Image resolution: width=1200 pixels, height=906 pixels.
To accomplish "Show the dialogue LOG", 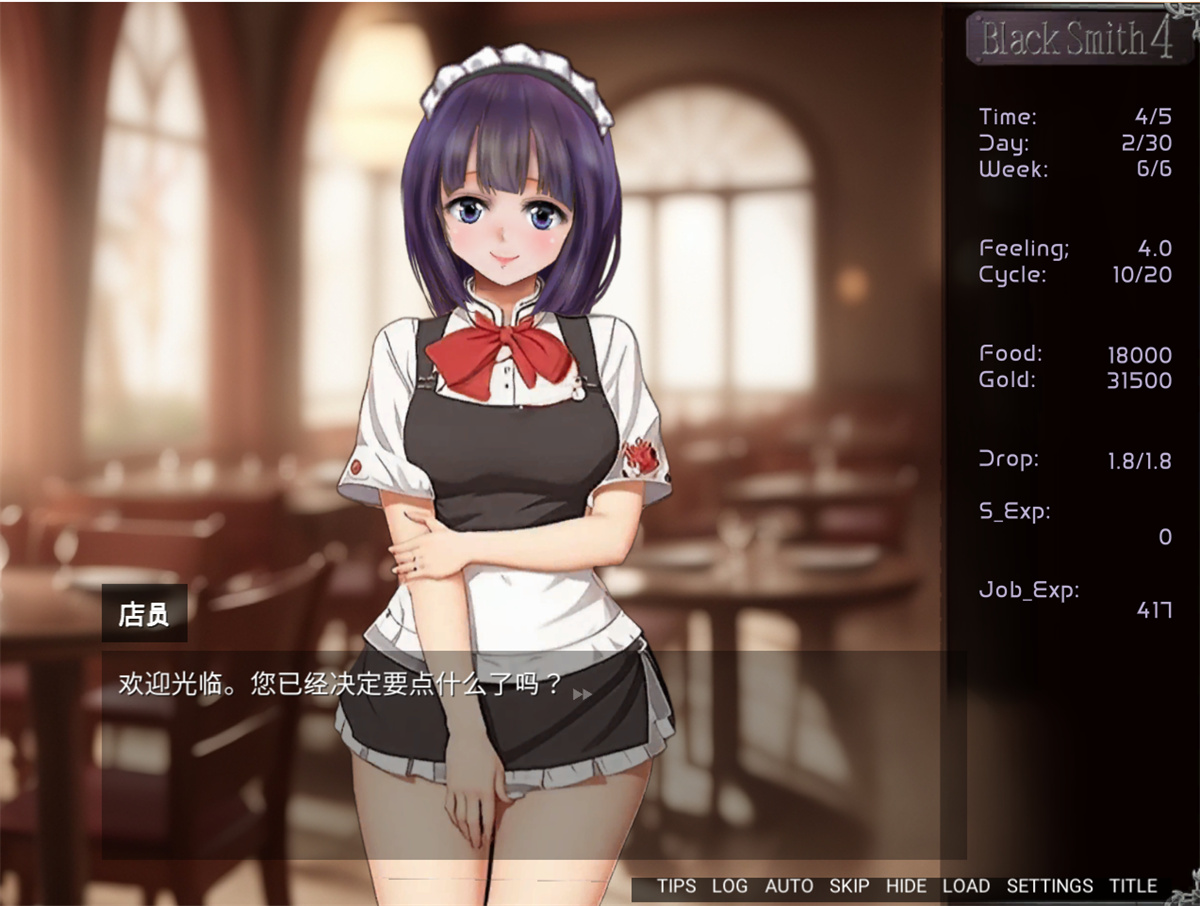I will pyautogui.click(x=729, y=886).
